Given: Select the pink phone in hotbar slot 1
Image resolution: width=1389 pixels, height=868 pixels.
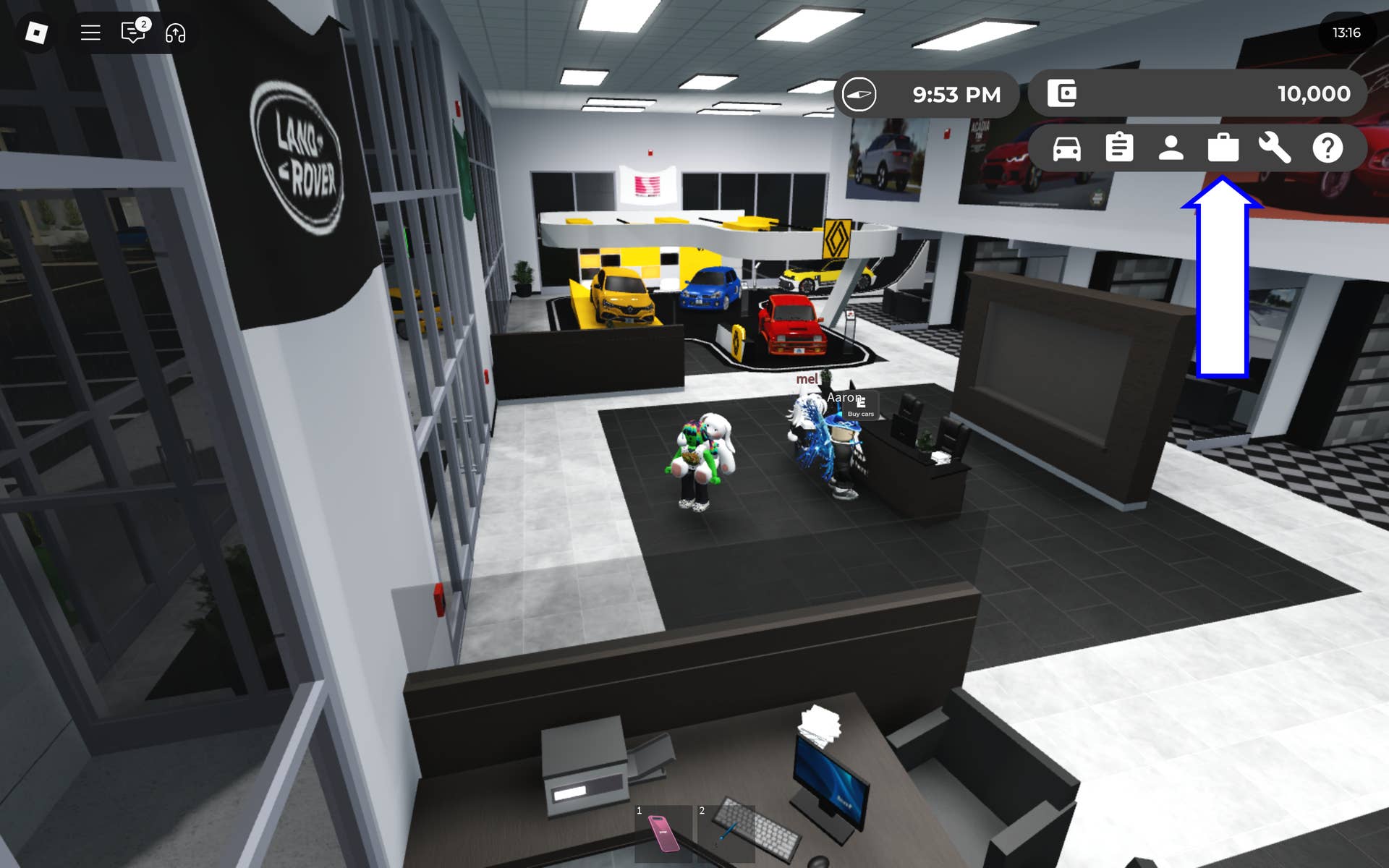Looking at the screenshot, I should coord(663,833).
